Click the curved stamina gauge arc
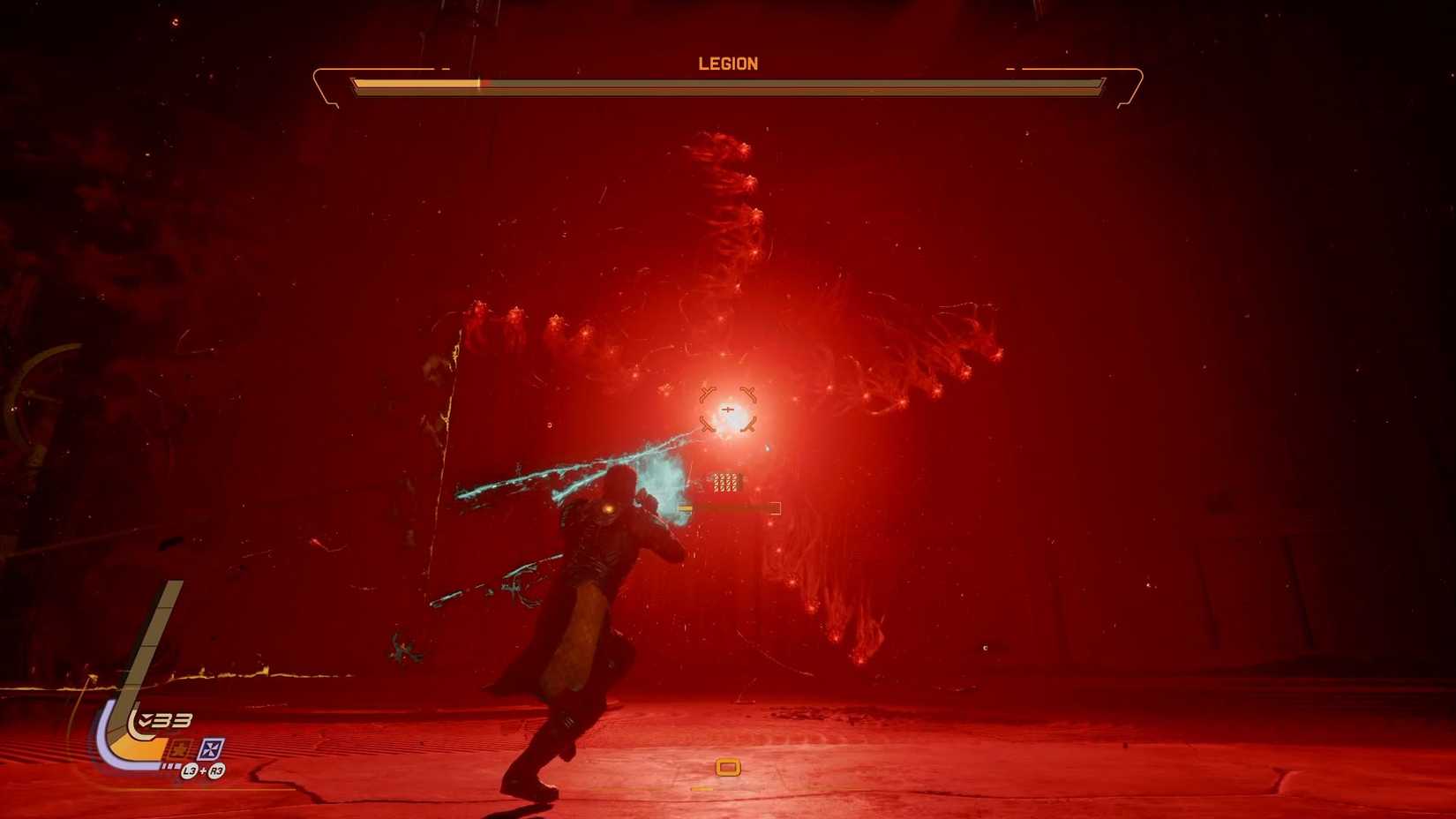 click(104, 744)
